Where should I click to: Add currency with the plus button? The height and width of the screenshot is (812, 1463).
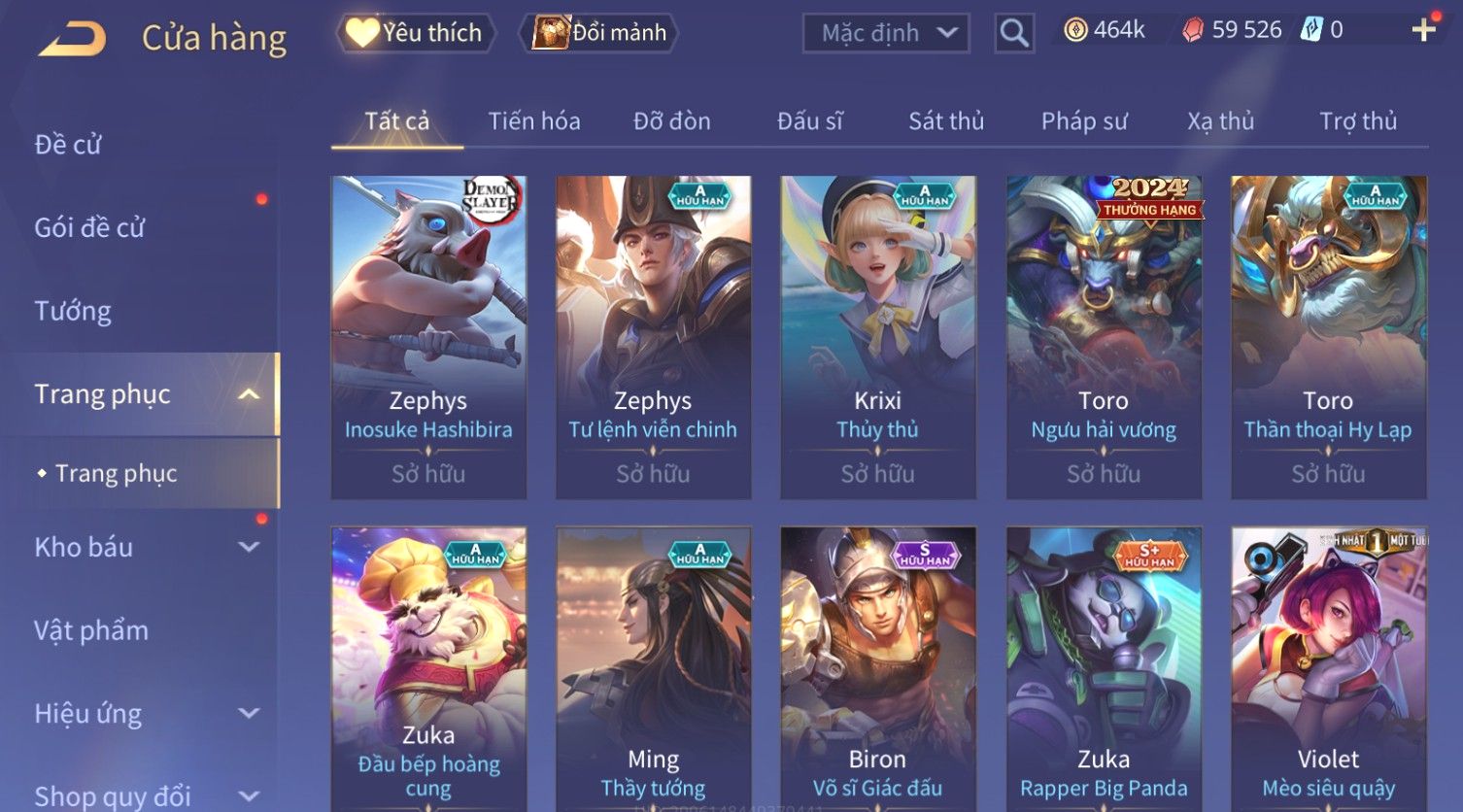[1423, 30]
